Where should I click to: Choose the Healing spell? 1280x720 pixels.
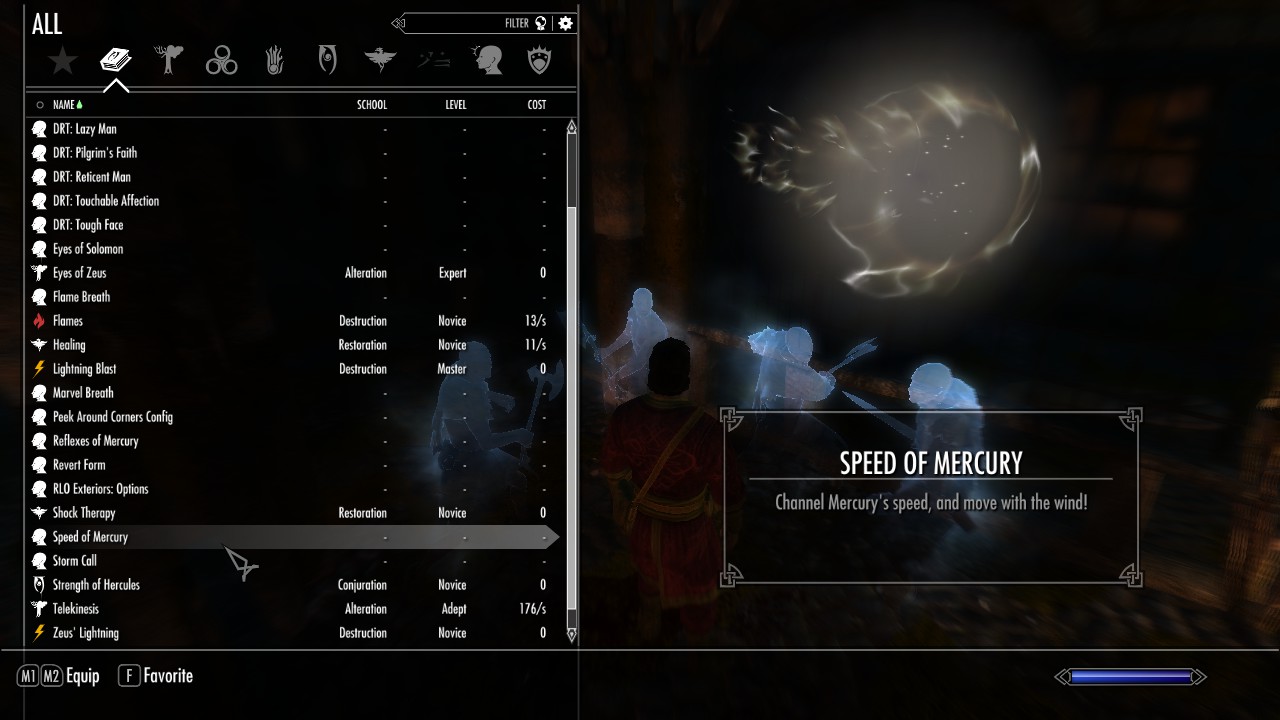tap(69, 345)
